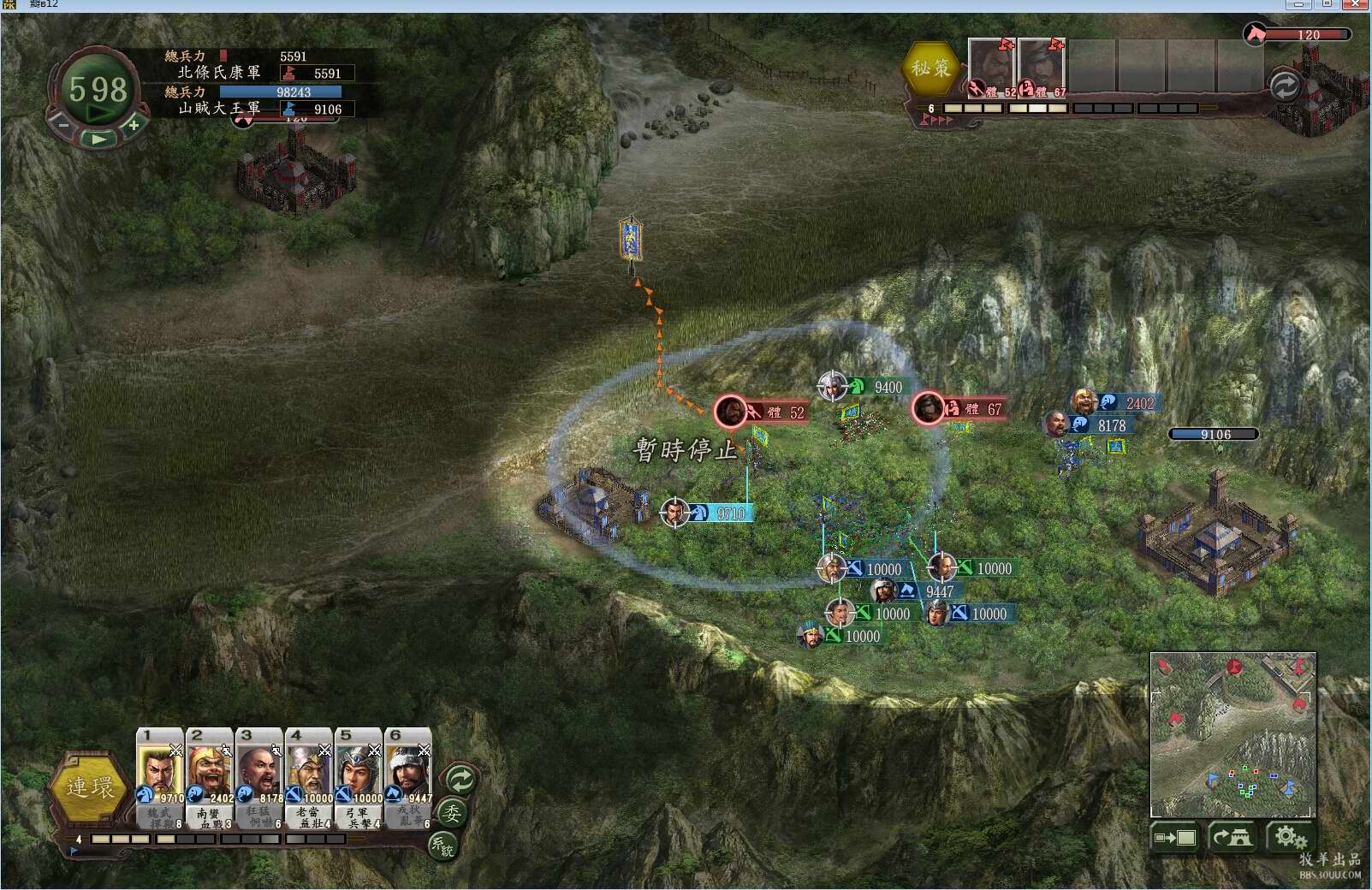Click the play button under the timer

[99, 138]
